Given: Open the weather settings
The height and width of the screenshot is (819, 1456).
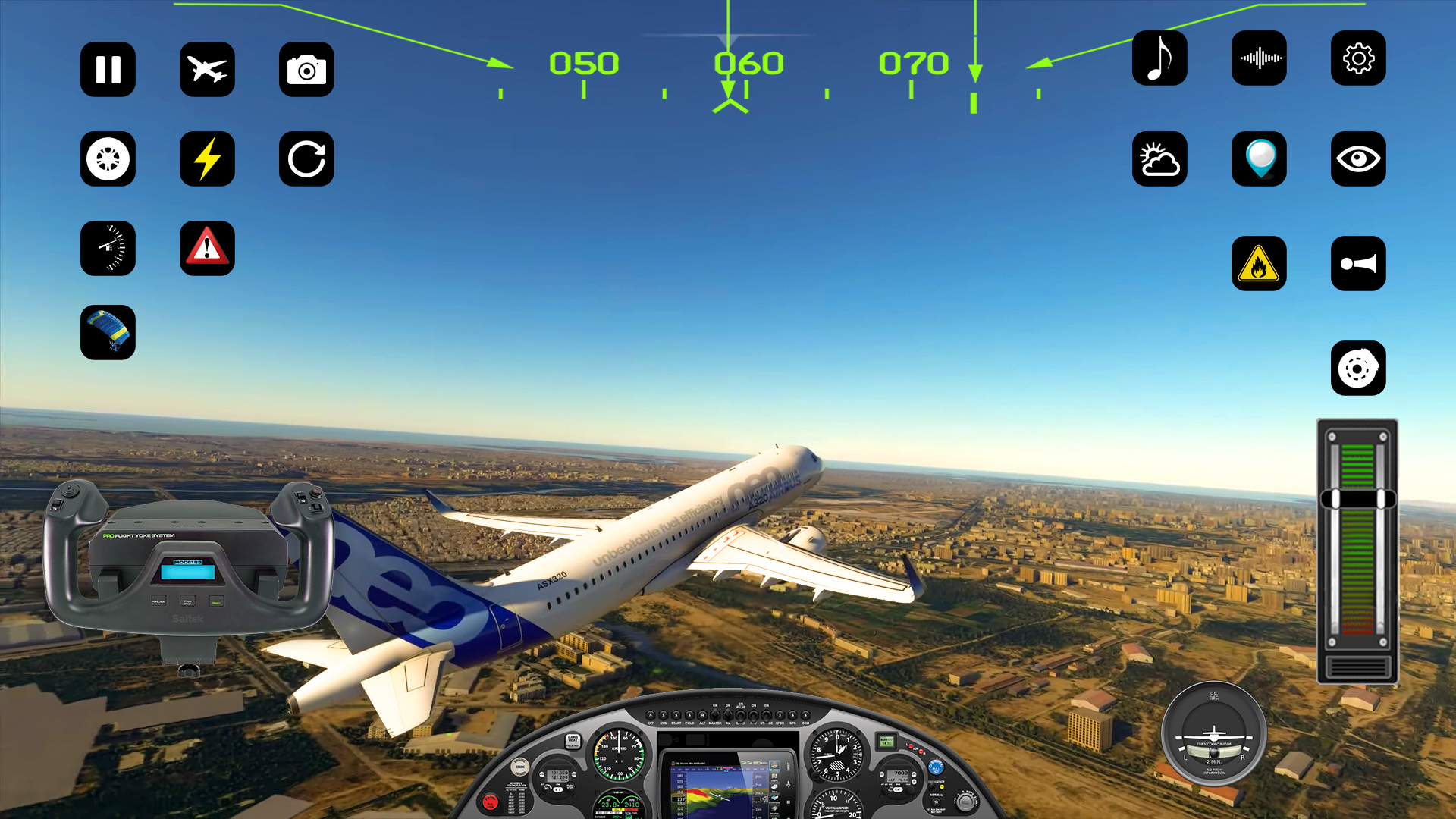Looking at the screenshot, I should 1159,159.
